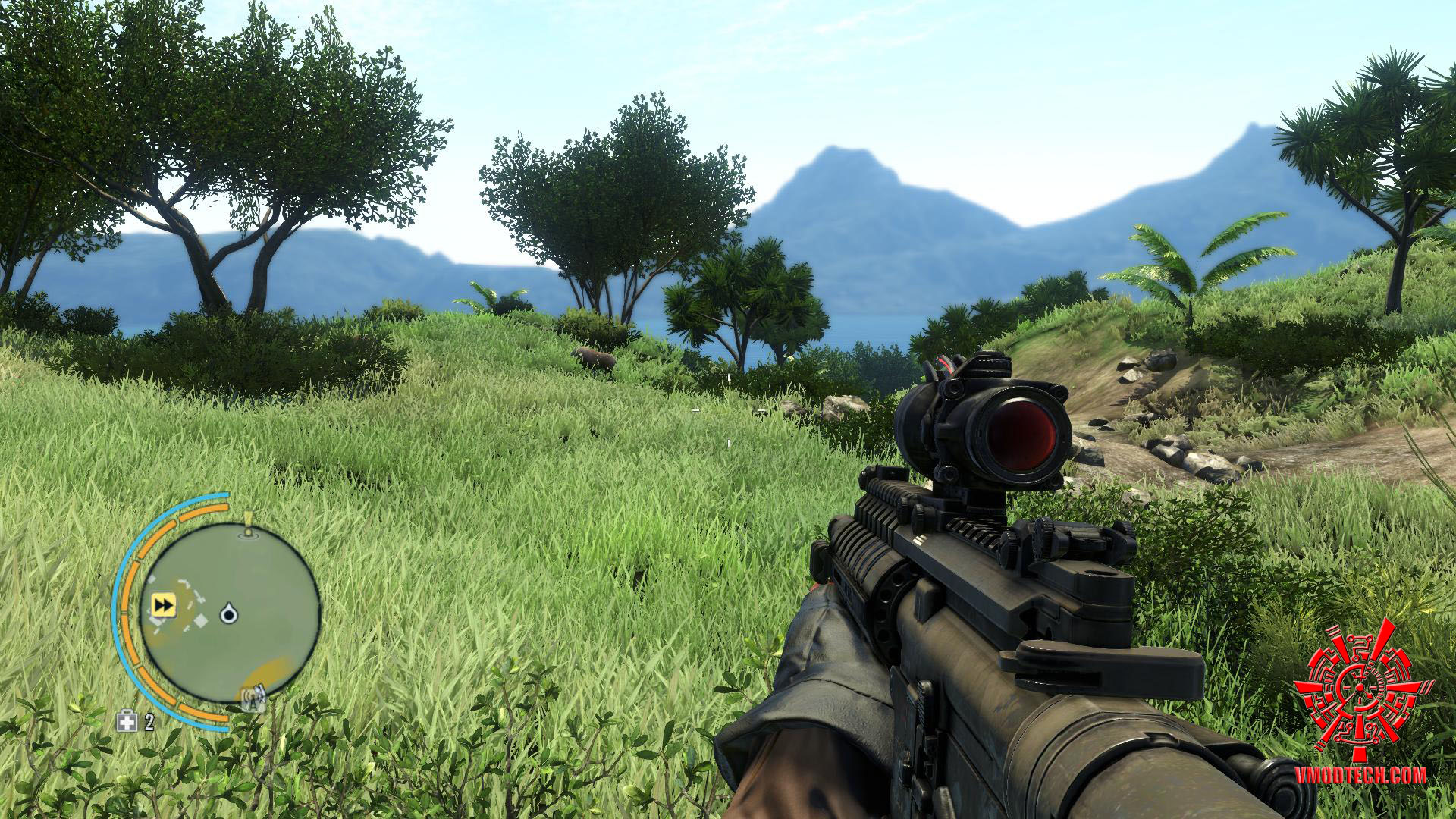
Task: Click the fast travel marker on the minimap
Action: tap(164, 604)
